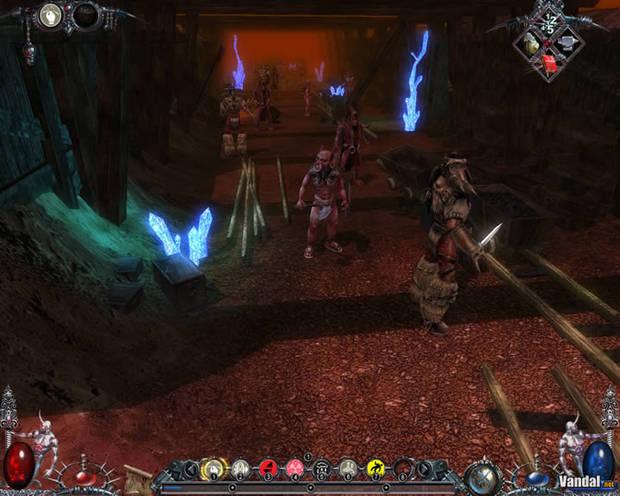Select the empty dark medallion beside the hand
620x496 pixels.
pos(85,15)
